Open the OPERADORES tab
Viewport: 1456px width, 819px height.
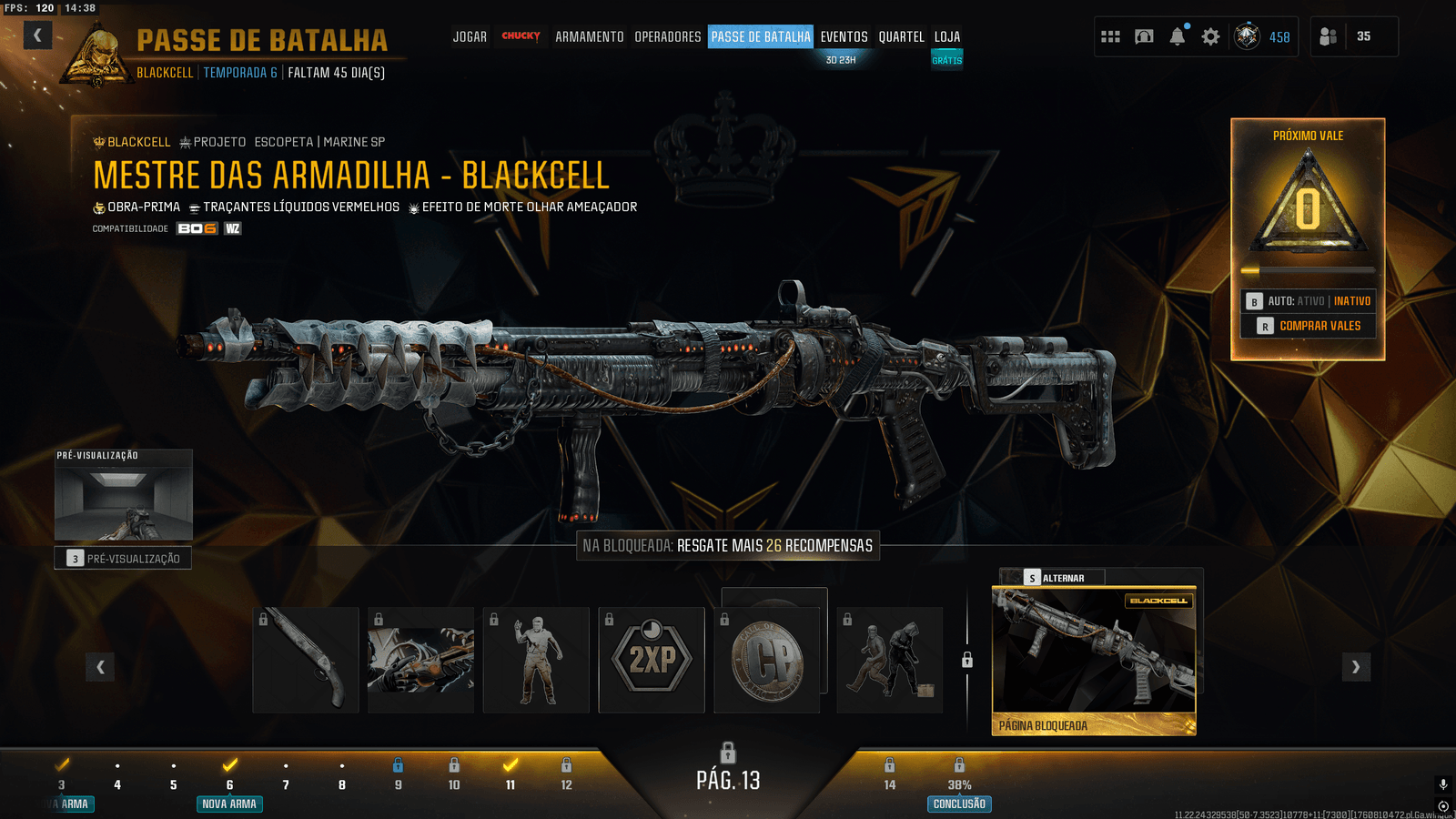[667, 37]
